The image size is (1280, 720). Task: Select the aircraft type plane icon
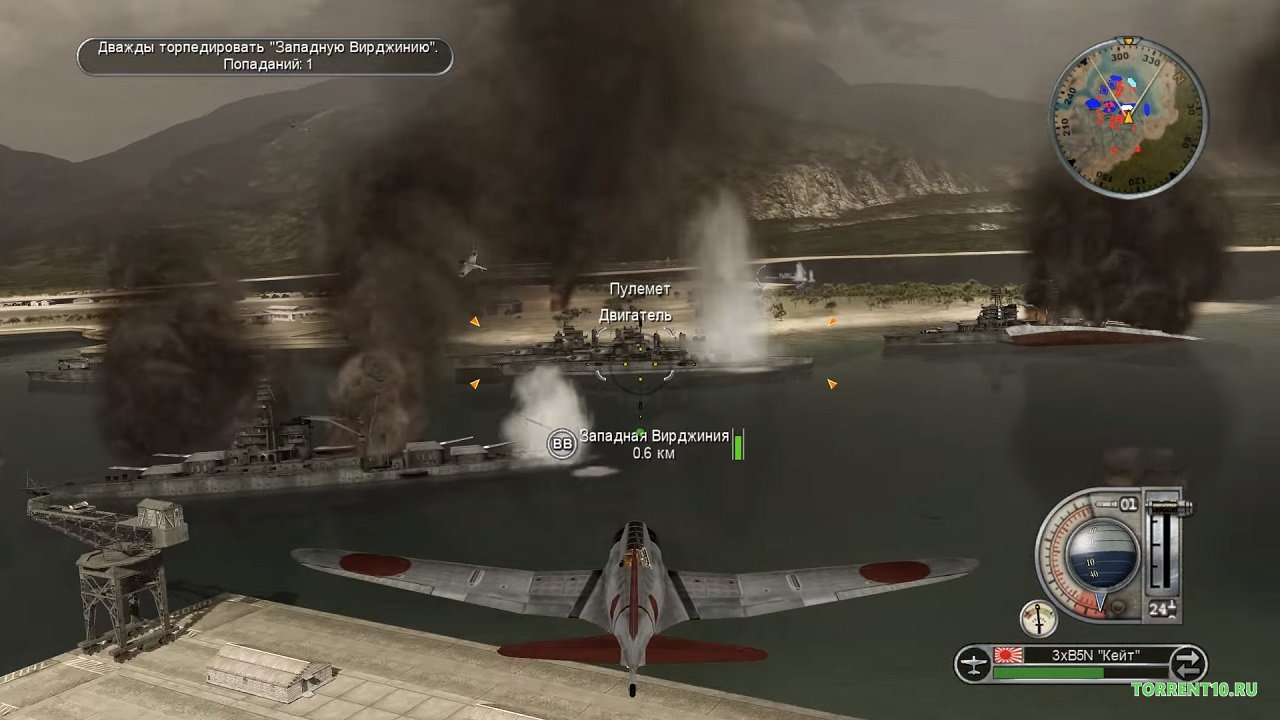point(972,663)
